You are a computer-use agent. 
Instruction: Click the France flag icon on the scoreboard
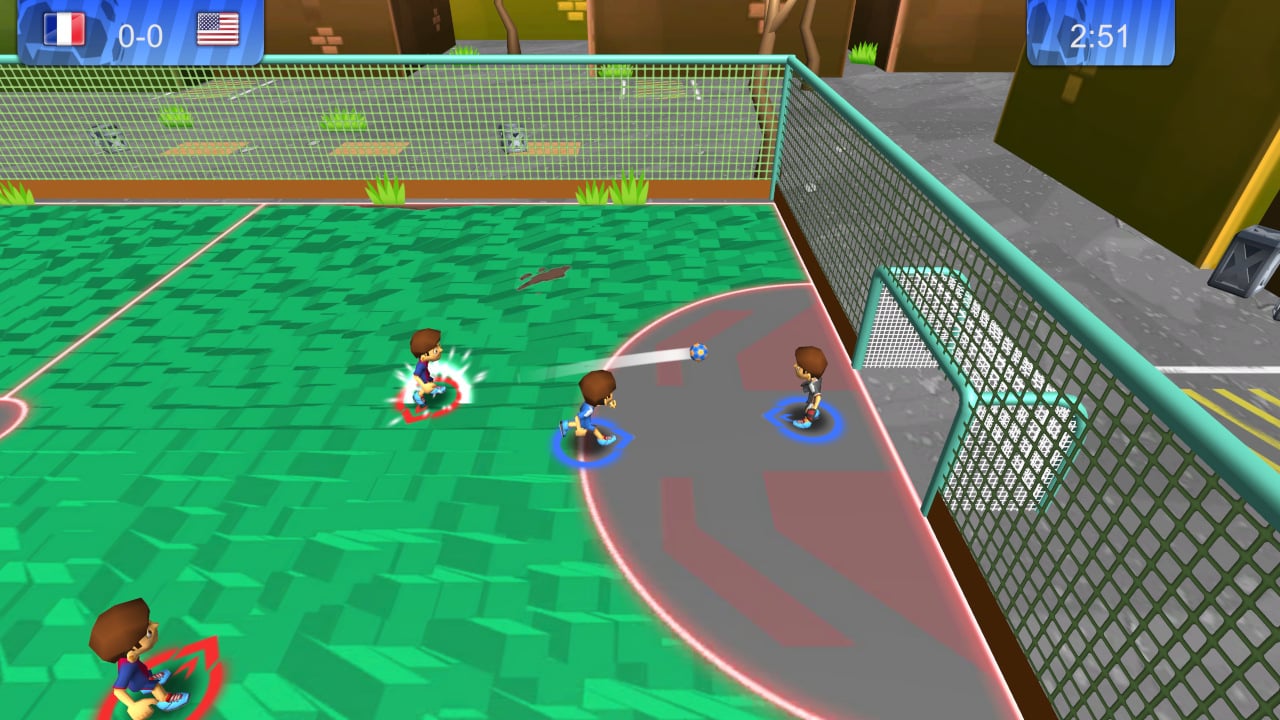click(62, 28)
